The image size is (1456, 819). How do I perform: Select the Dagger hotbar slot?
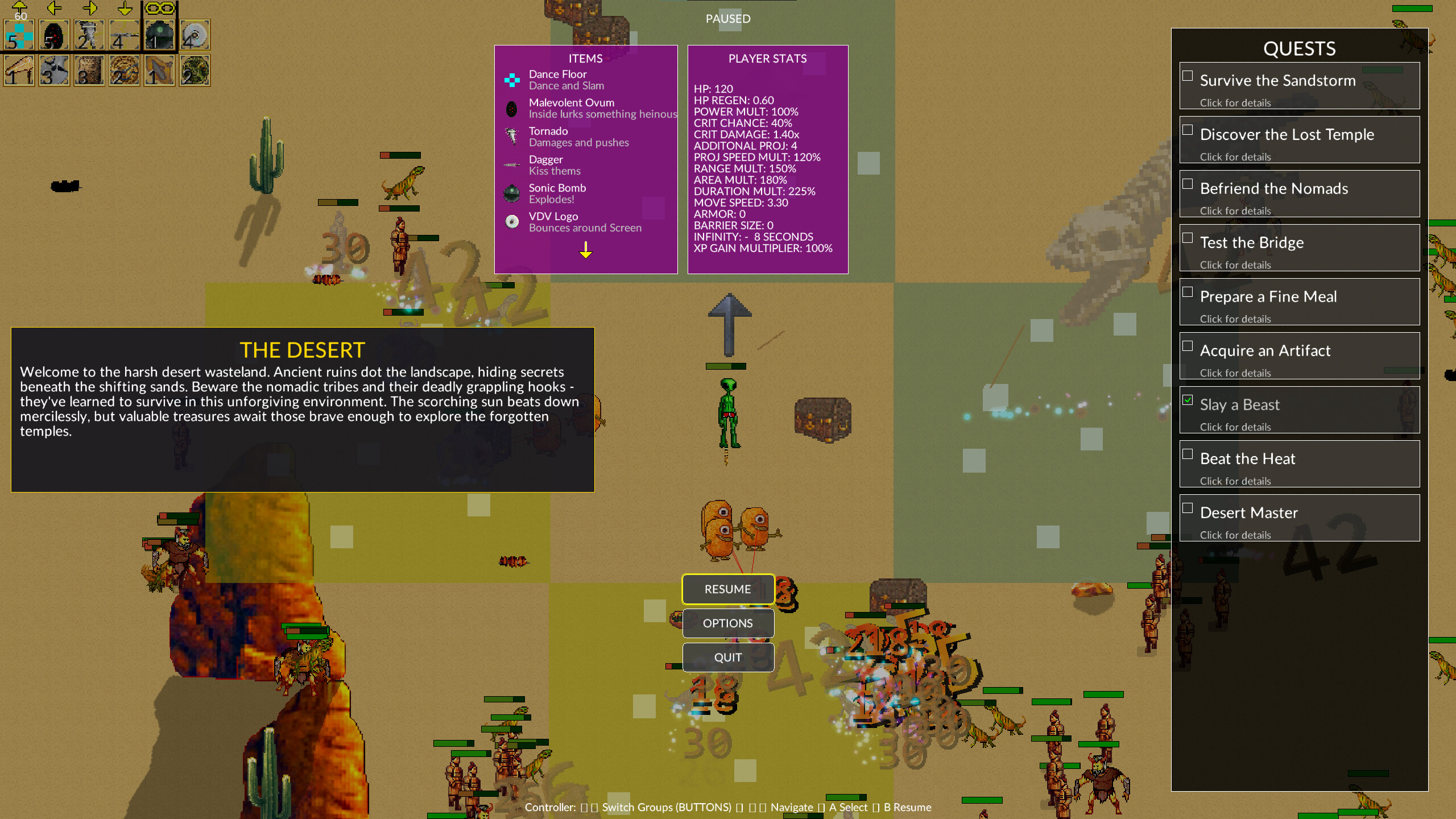(124, 35)
